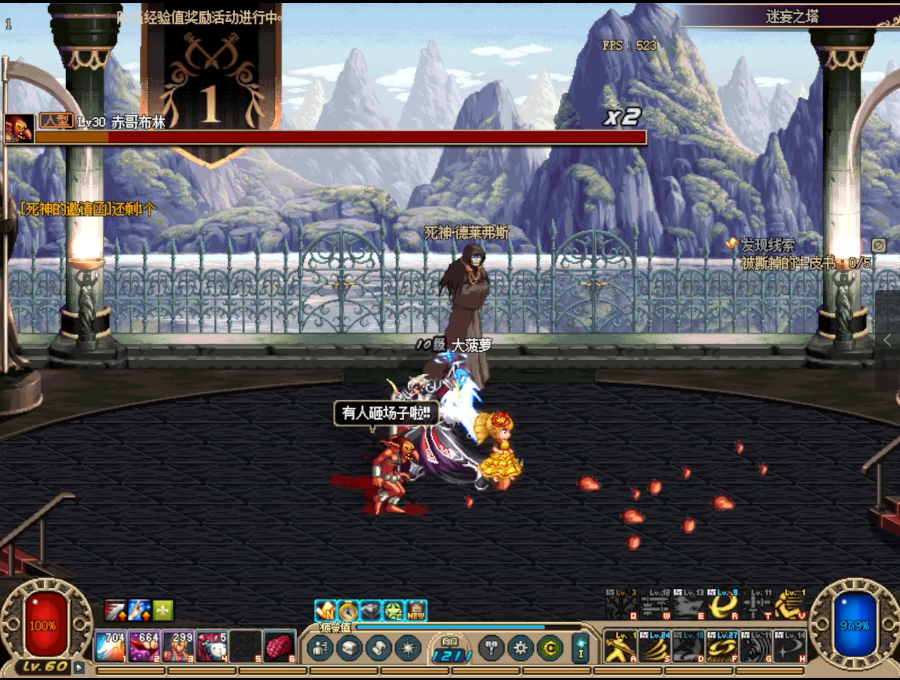Click the hammer icon menu button
Image resolution: width=900 pixels, height=680 pixels.
click(x=492, y=648)
